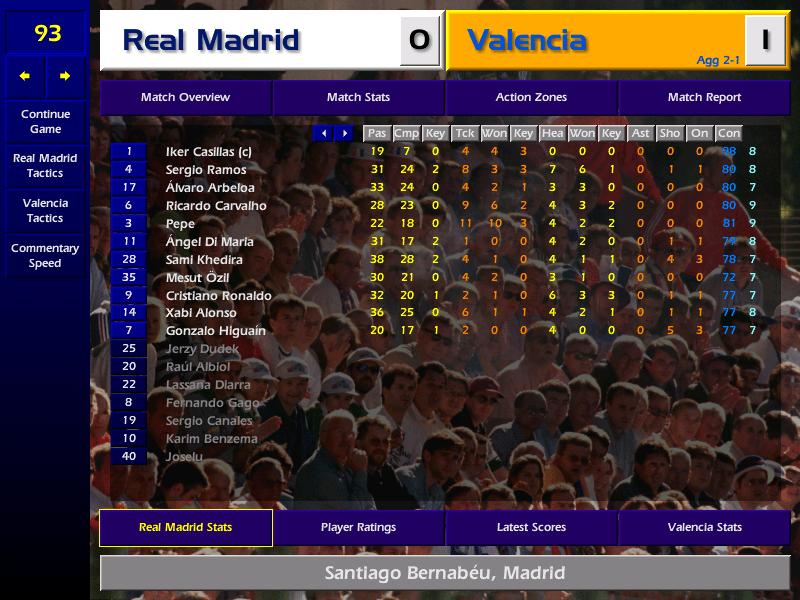Select Cristiano Ronaldo's player row
This screenshot has height=600, width=800.
point(219,296)
